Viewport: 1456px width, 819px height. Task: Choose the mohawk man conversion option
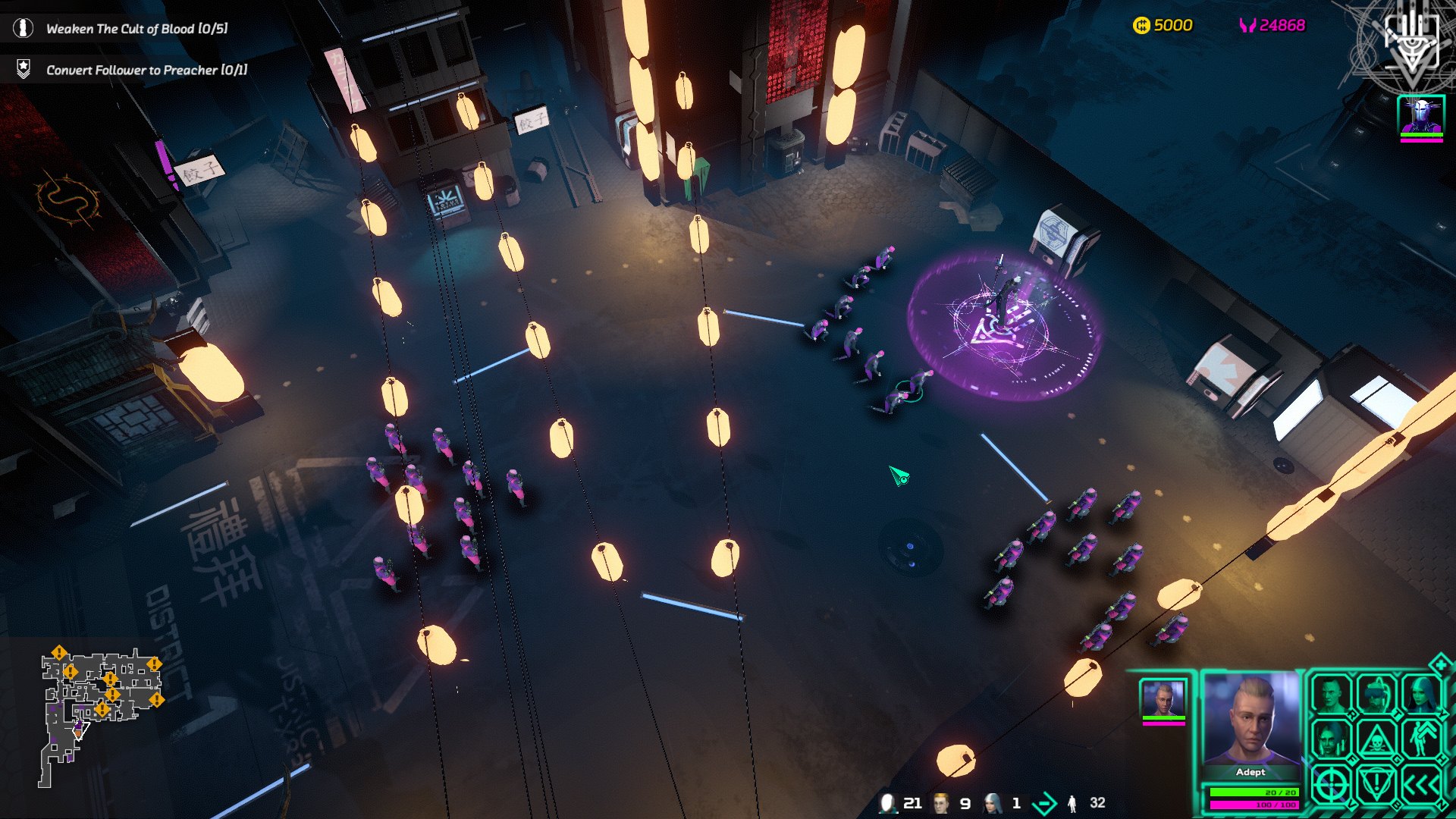(x=1331, y=694)
